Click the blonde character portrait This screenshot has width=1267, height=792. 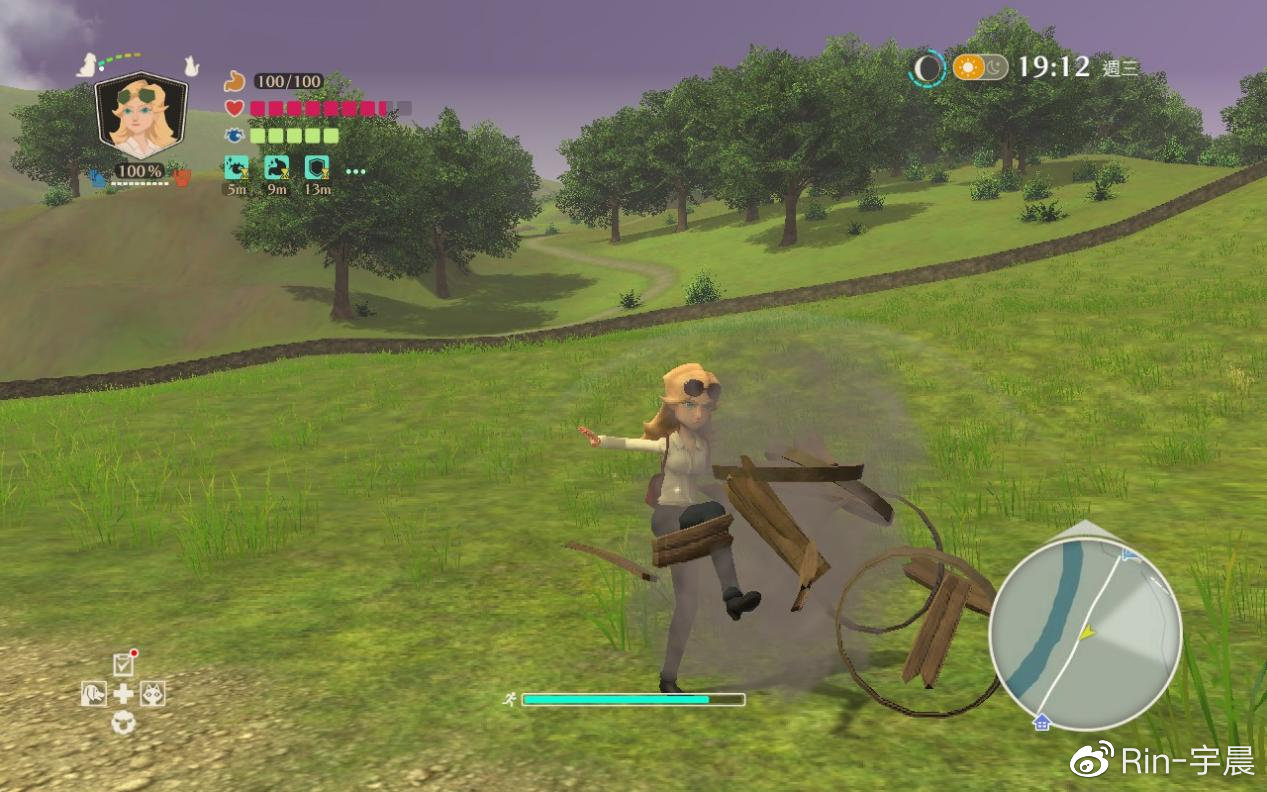coord(141,115)
